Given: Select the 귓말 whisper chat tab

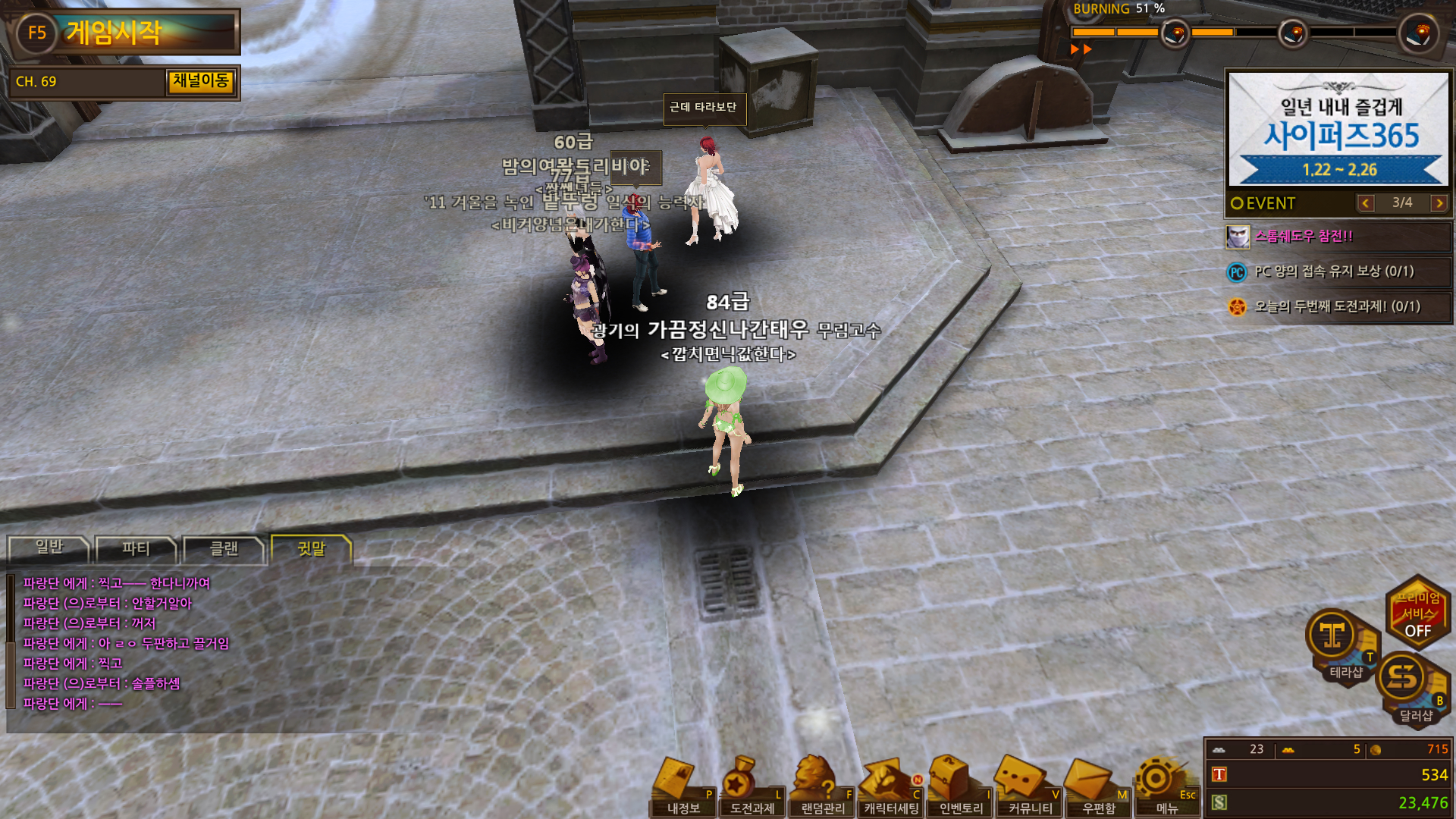Looking at the screenshot, I should [311, 548].
